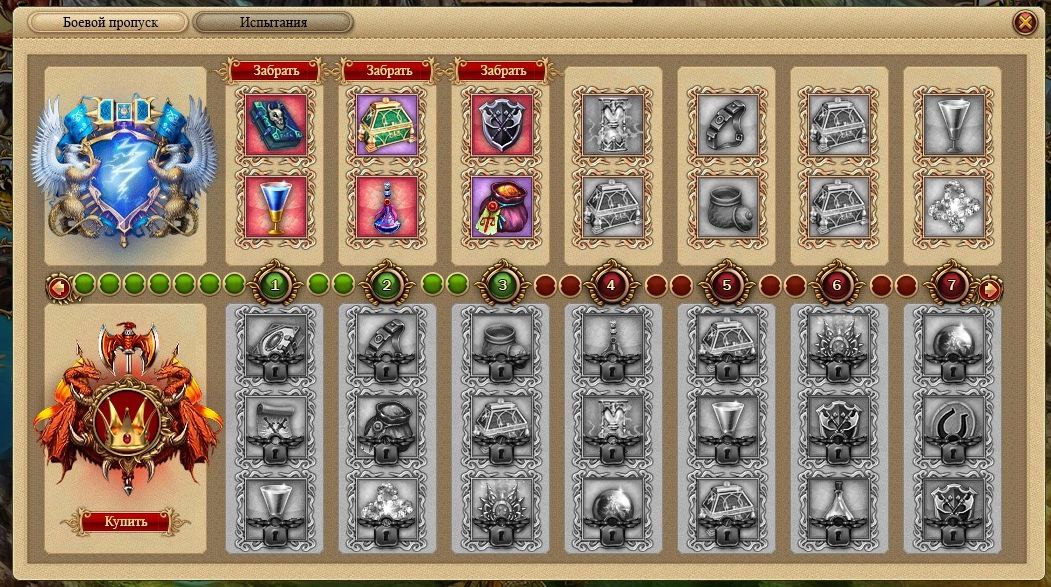
Task: Show next rewards with right arrow
Action: point(989,289)
